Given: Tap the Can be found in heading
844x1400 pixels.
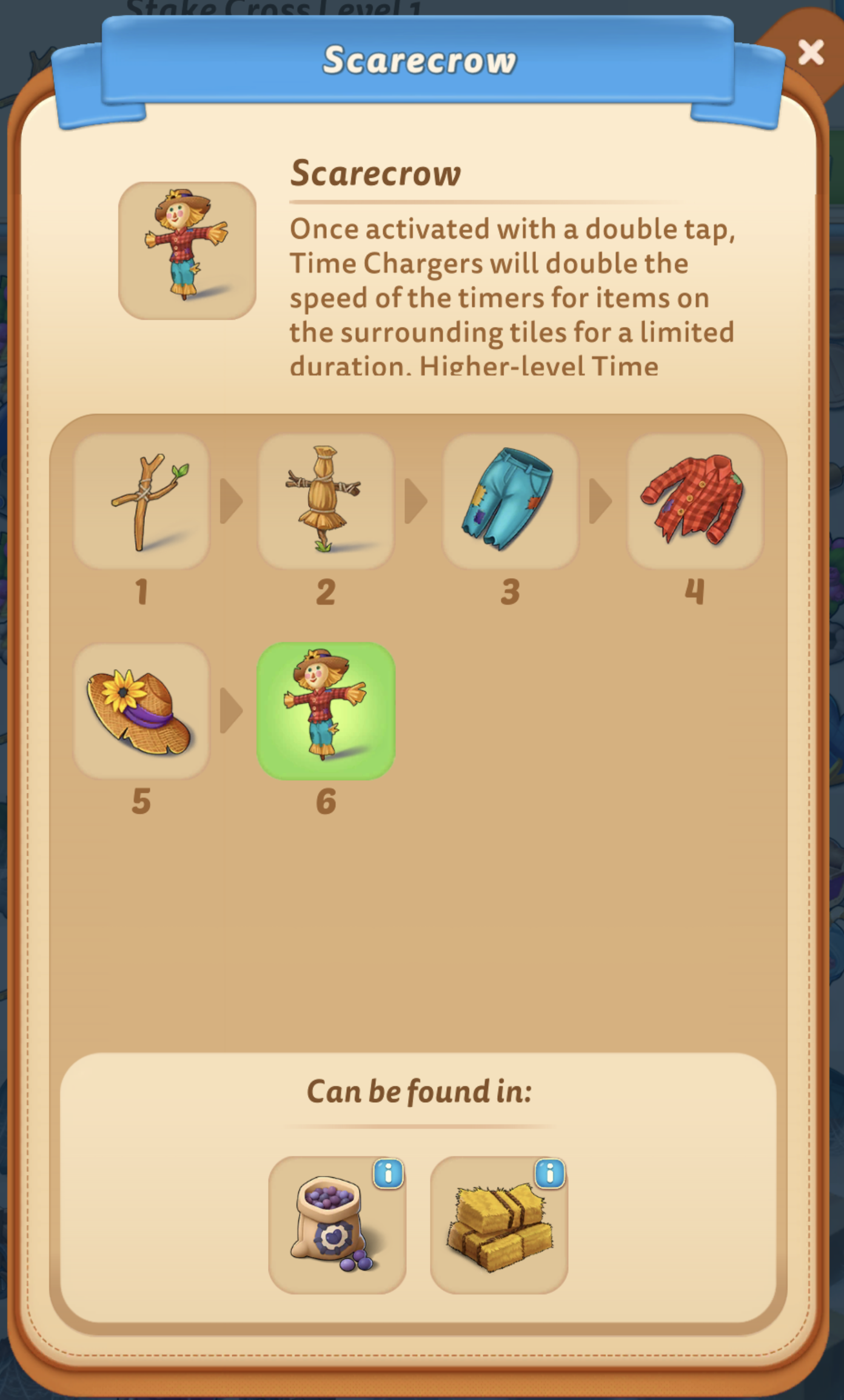Looking at the screenshot, I should pyautogui.click(x=421, y=1091).
